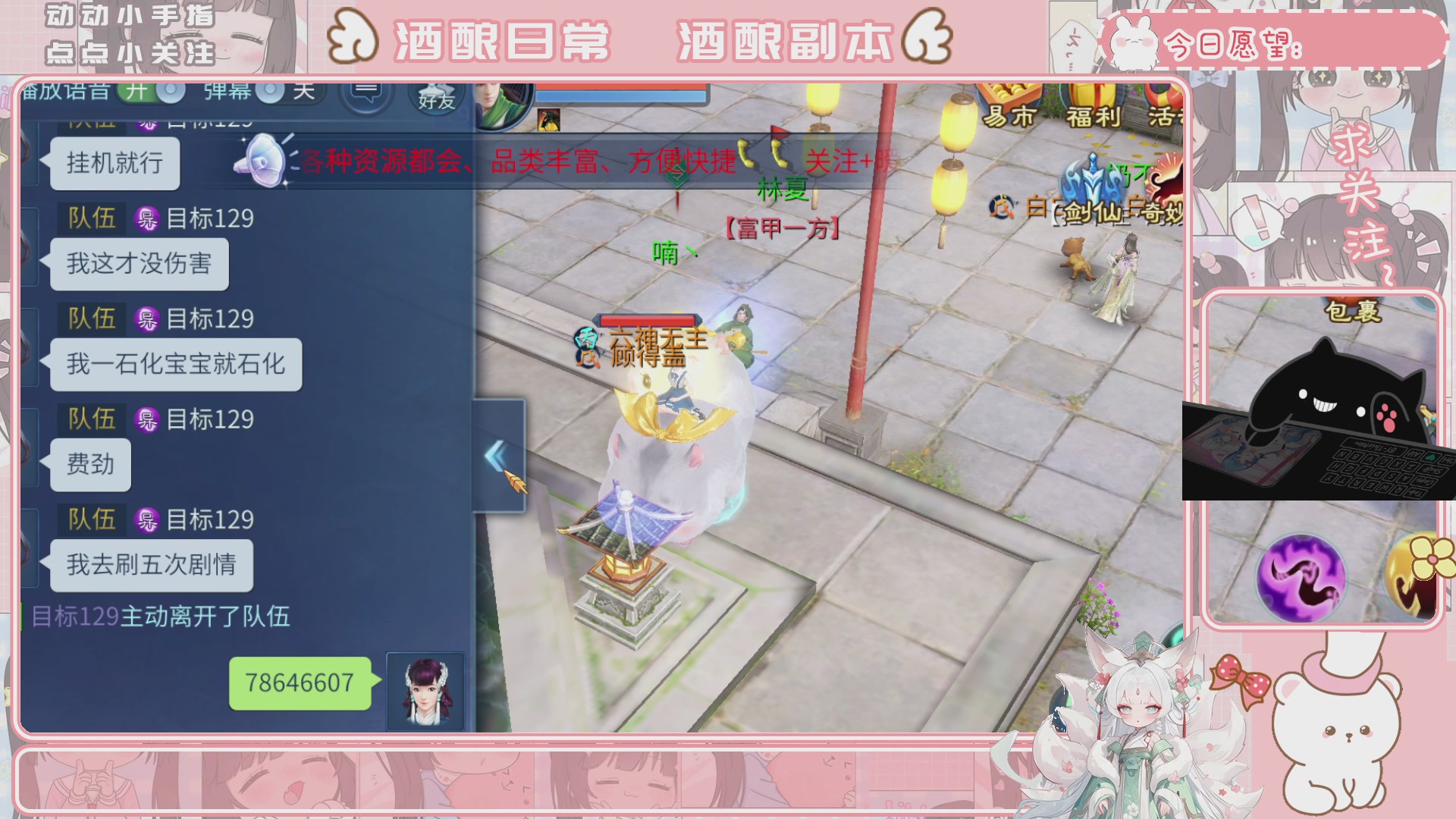This screenshot has width=1456, height=819.
Task: Select the 队伍 chat channel tab
Action: point(90,319)
